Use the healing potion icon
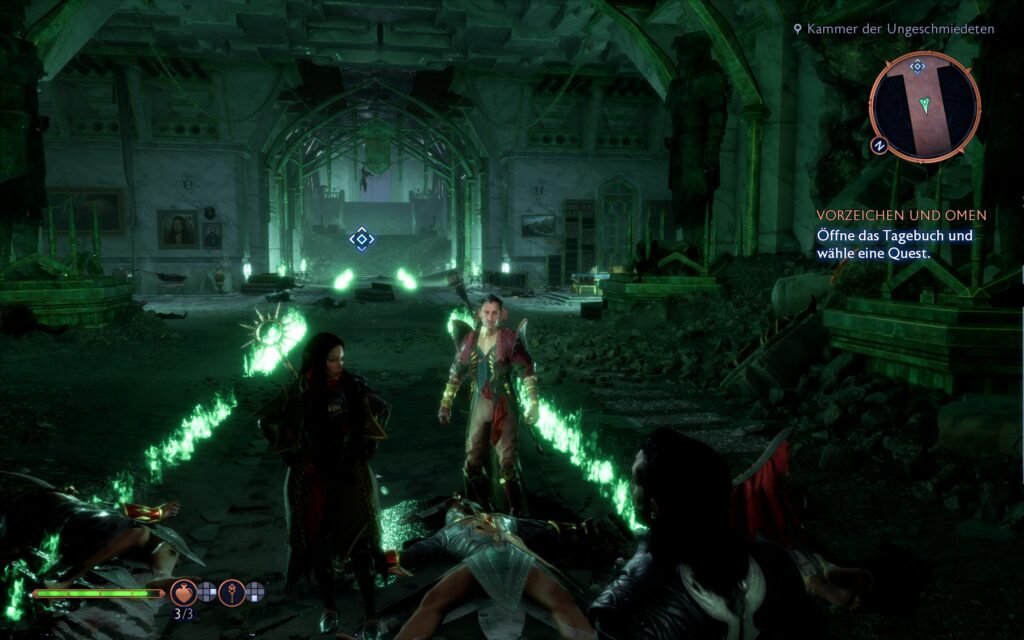This screenshot has height=640, width=1024. click(x=183, y=592)
